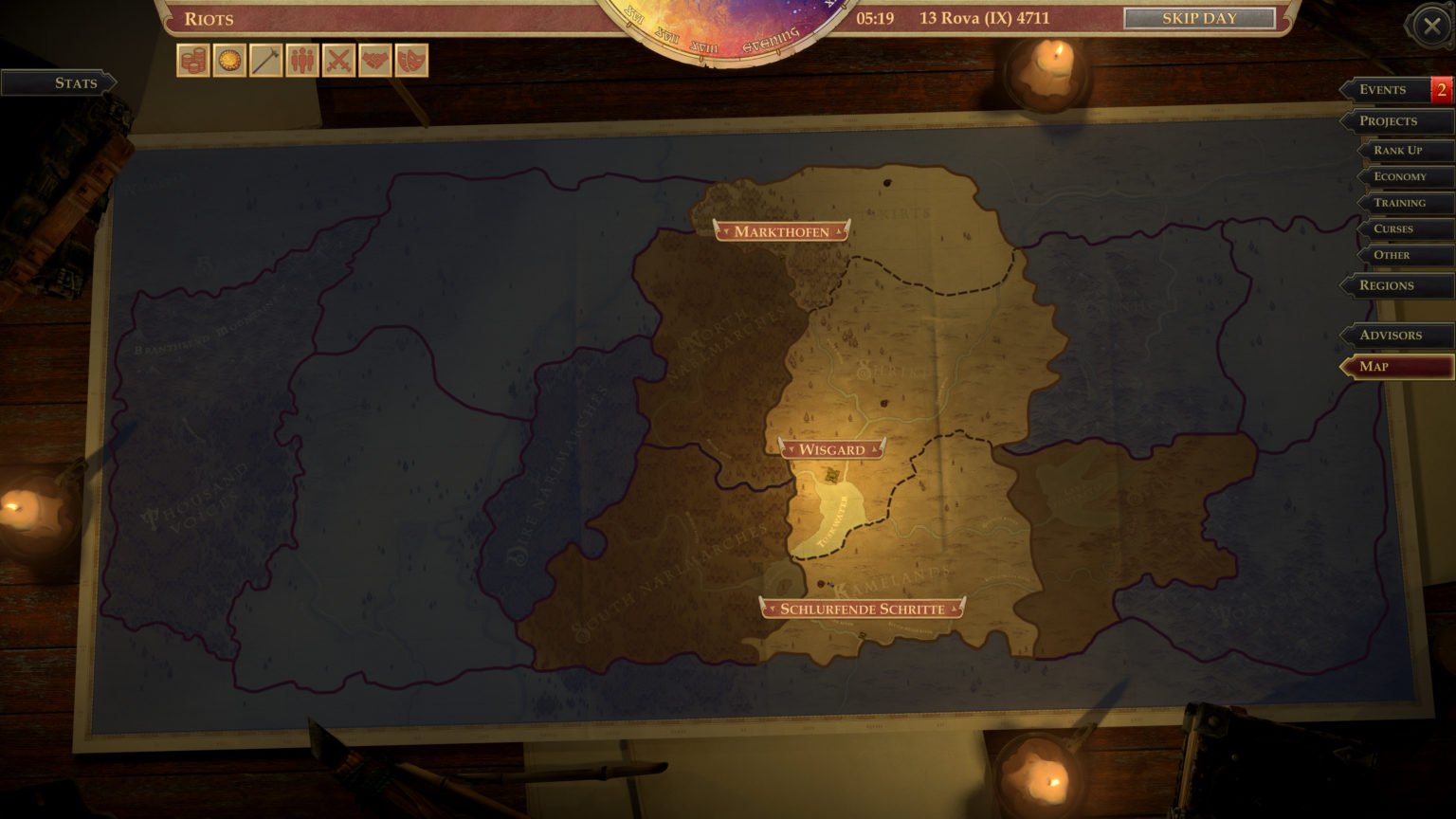Select the warhammer filter icon

(266, 60)
